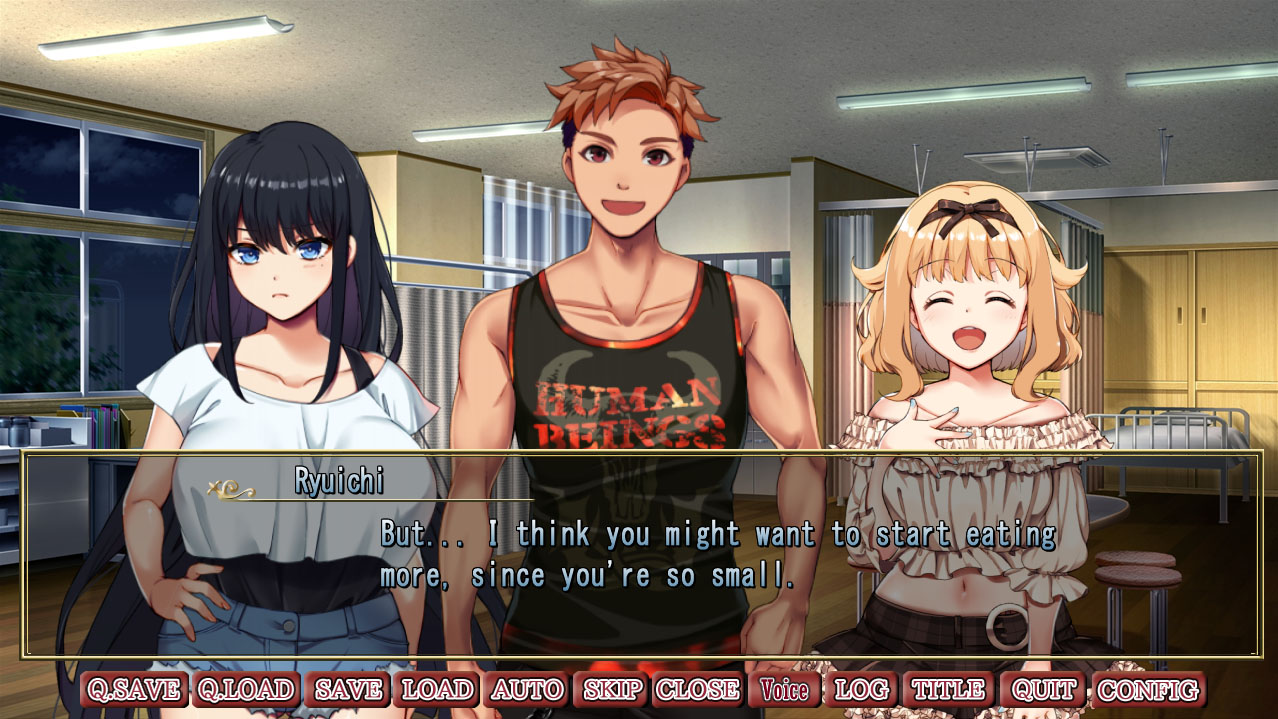Click the Q.SAVE quick save button
Viewport: 1278px width, 719px height.
coord(134,690)
